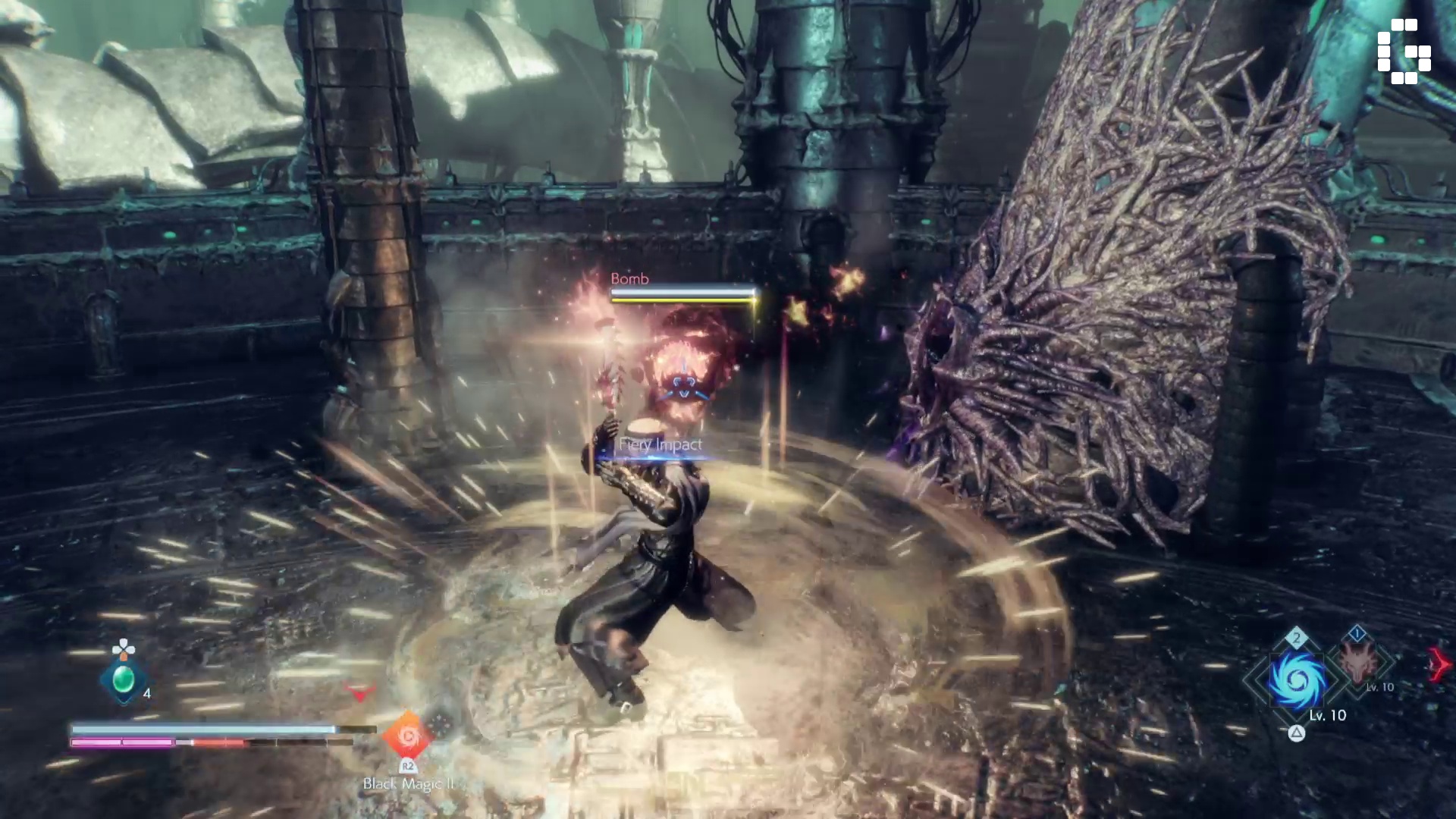The image size is (1456, 819).
Task: Click the Bomb enemy name label
Action: 628,279
